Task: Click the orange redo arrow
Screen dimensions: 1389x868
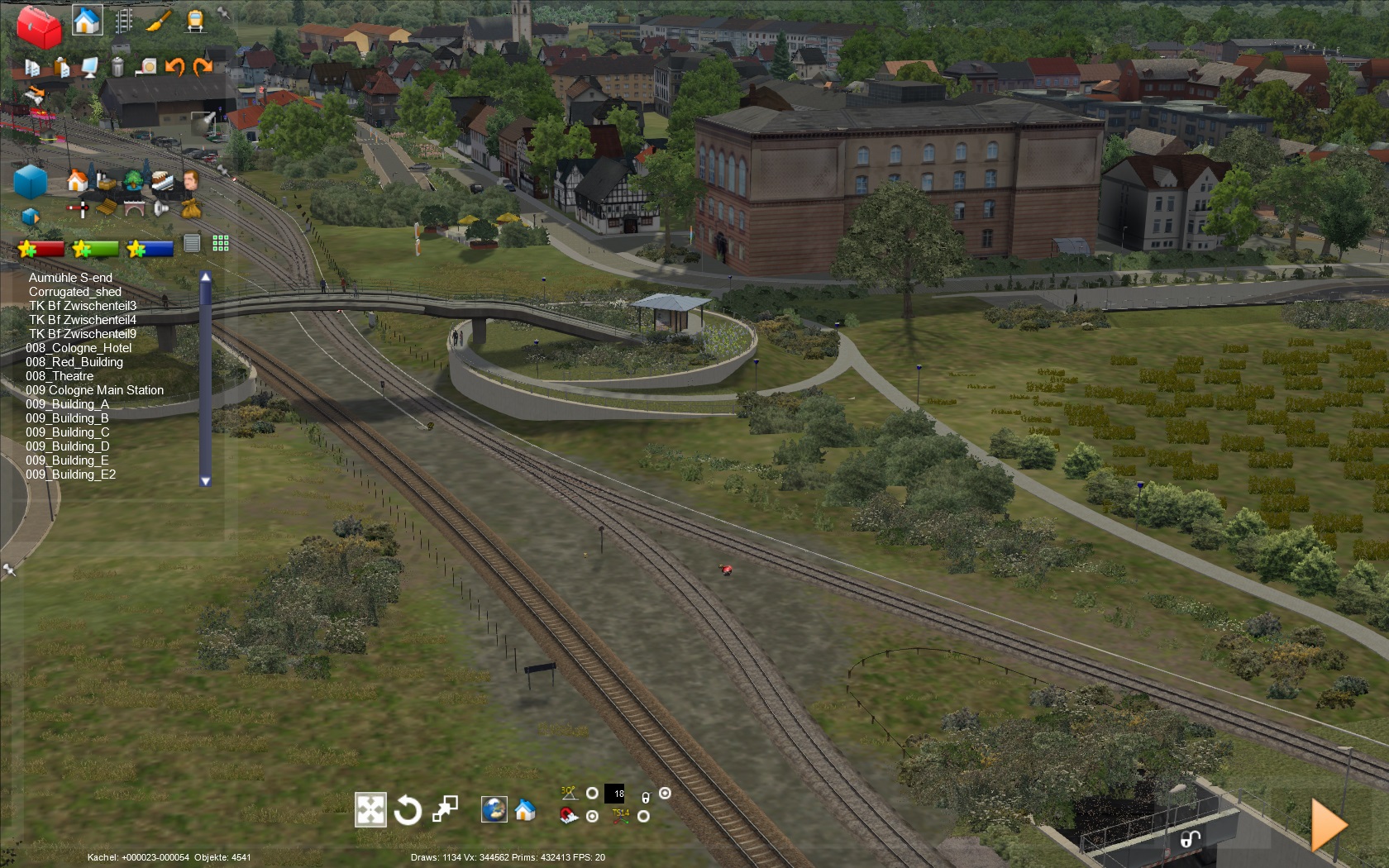Action: point(203,66)
